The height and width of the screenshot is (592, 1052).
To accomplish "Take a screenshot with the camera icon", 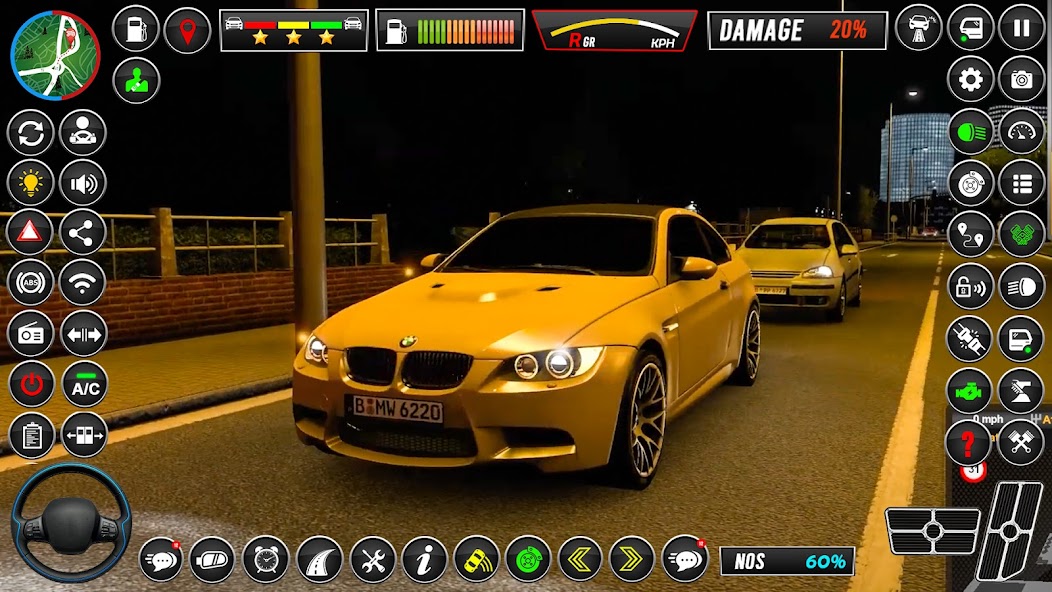I will click(x=1021, y=80).
